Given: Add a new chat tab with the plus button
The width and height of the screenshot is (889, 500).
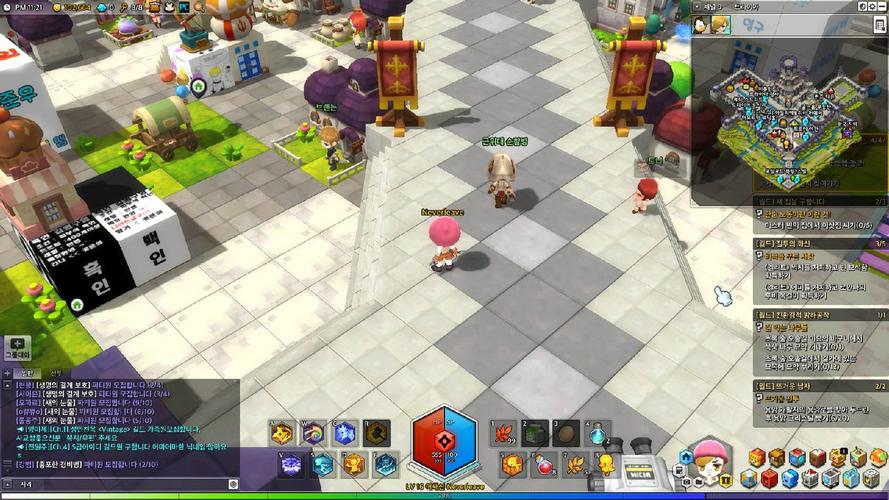Looking at the screenshot, I should click(x=7, y=373).
